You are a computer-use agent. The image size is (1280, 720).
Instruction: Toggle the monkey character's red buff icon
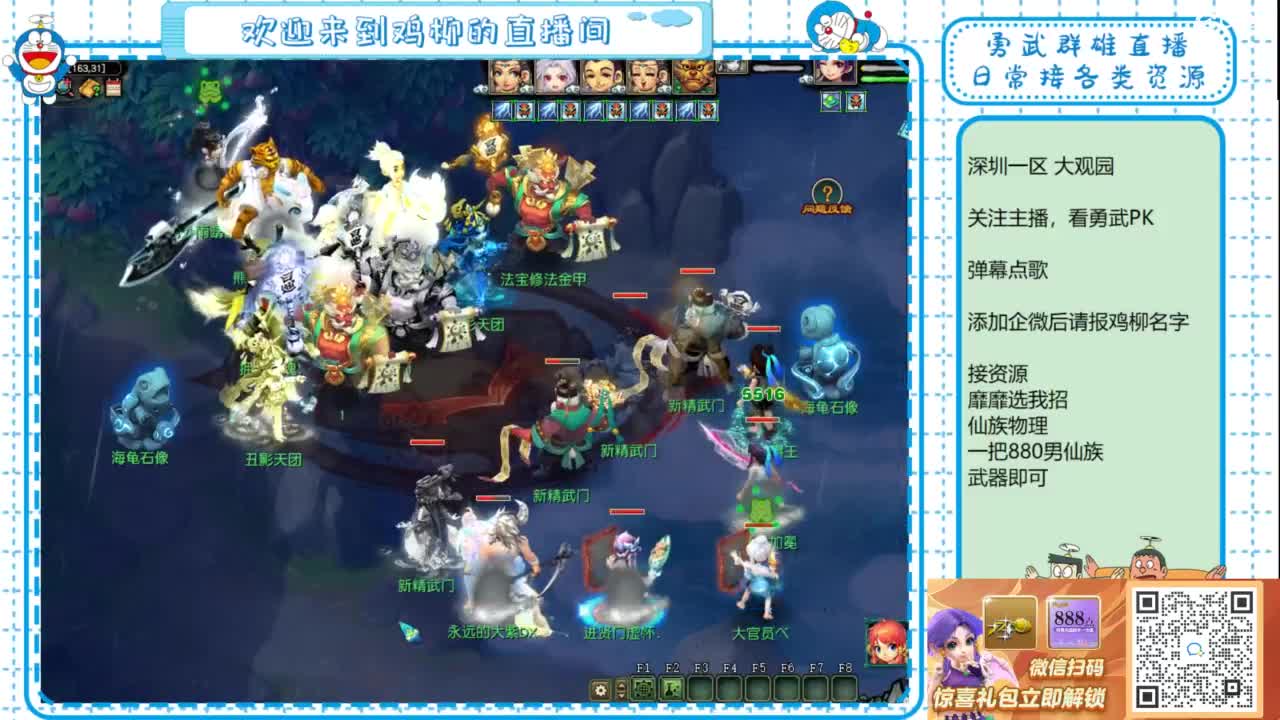coord(707,107)
